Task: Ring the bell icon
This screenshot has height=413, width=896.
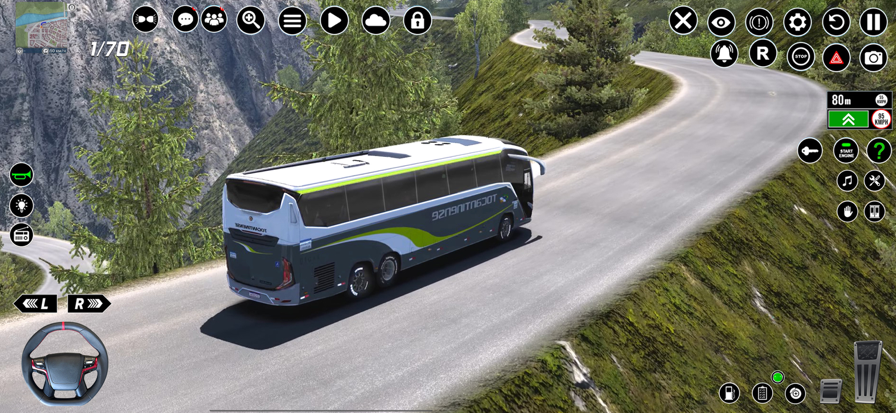Action: 724,54
